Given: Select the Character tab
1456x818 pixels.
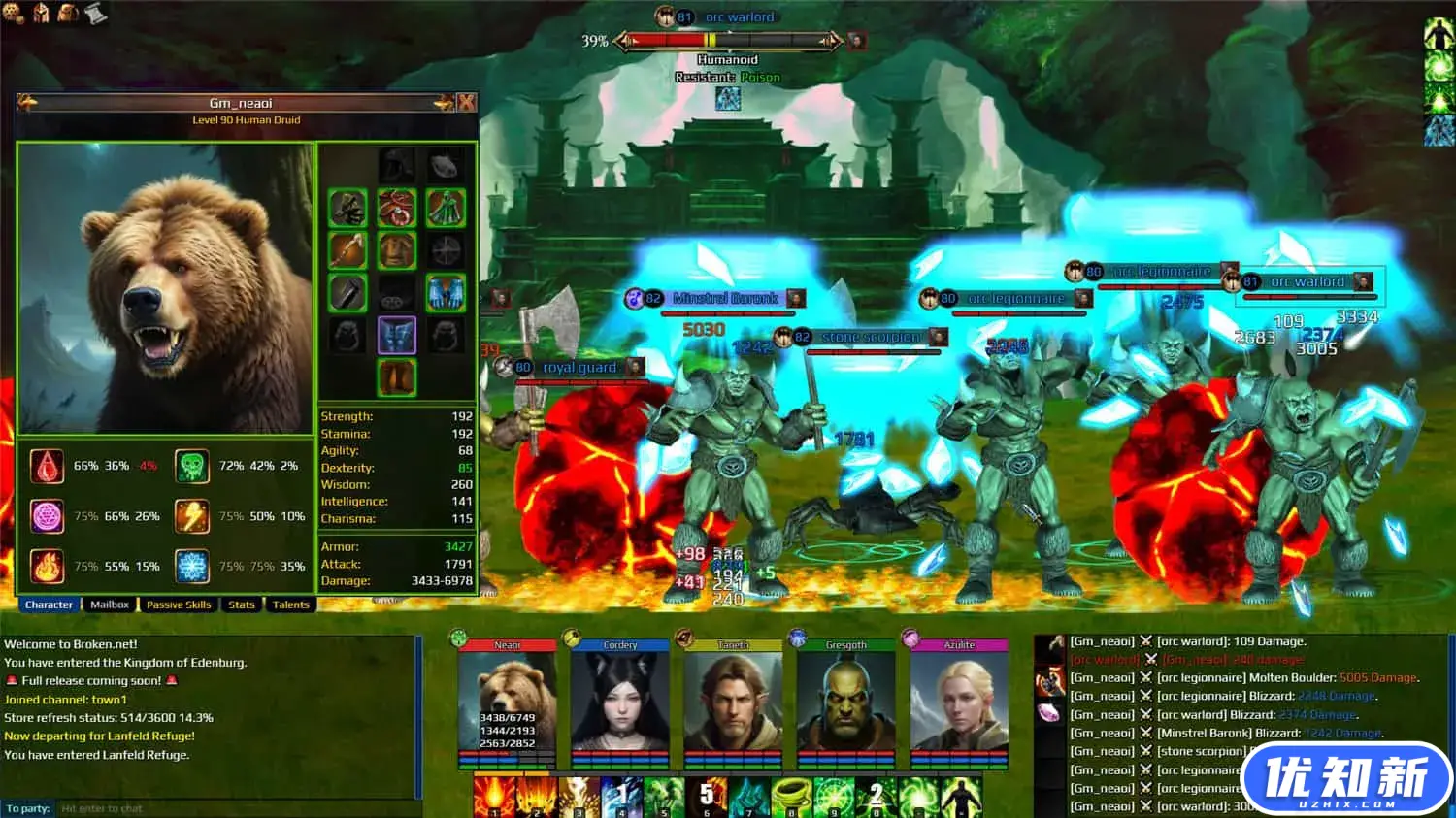Looking at the screenshot, I should (49, 605).
